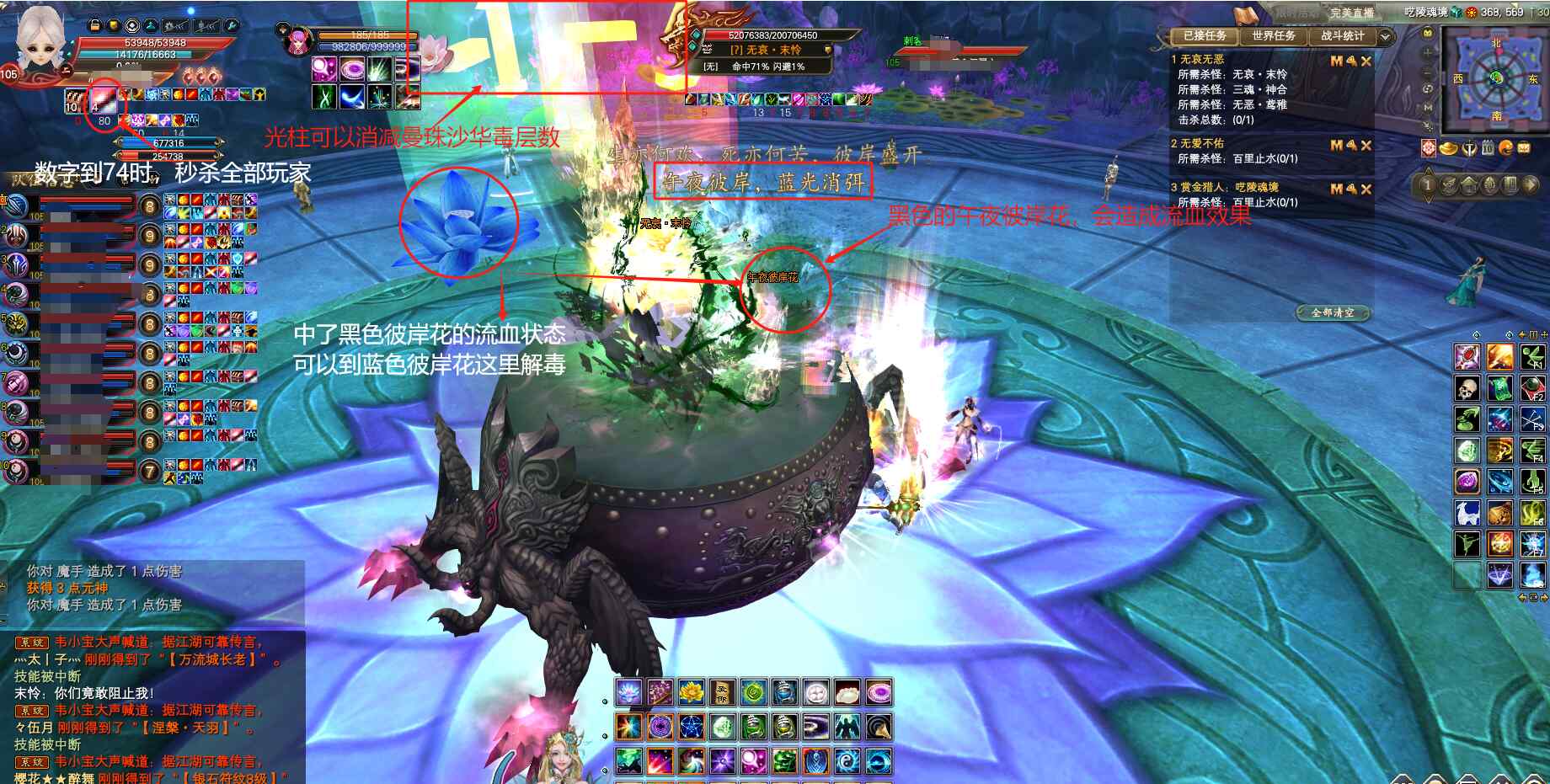Click the 完美直播 button

pos(1351,13)
